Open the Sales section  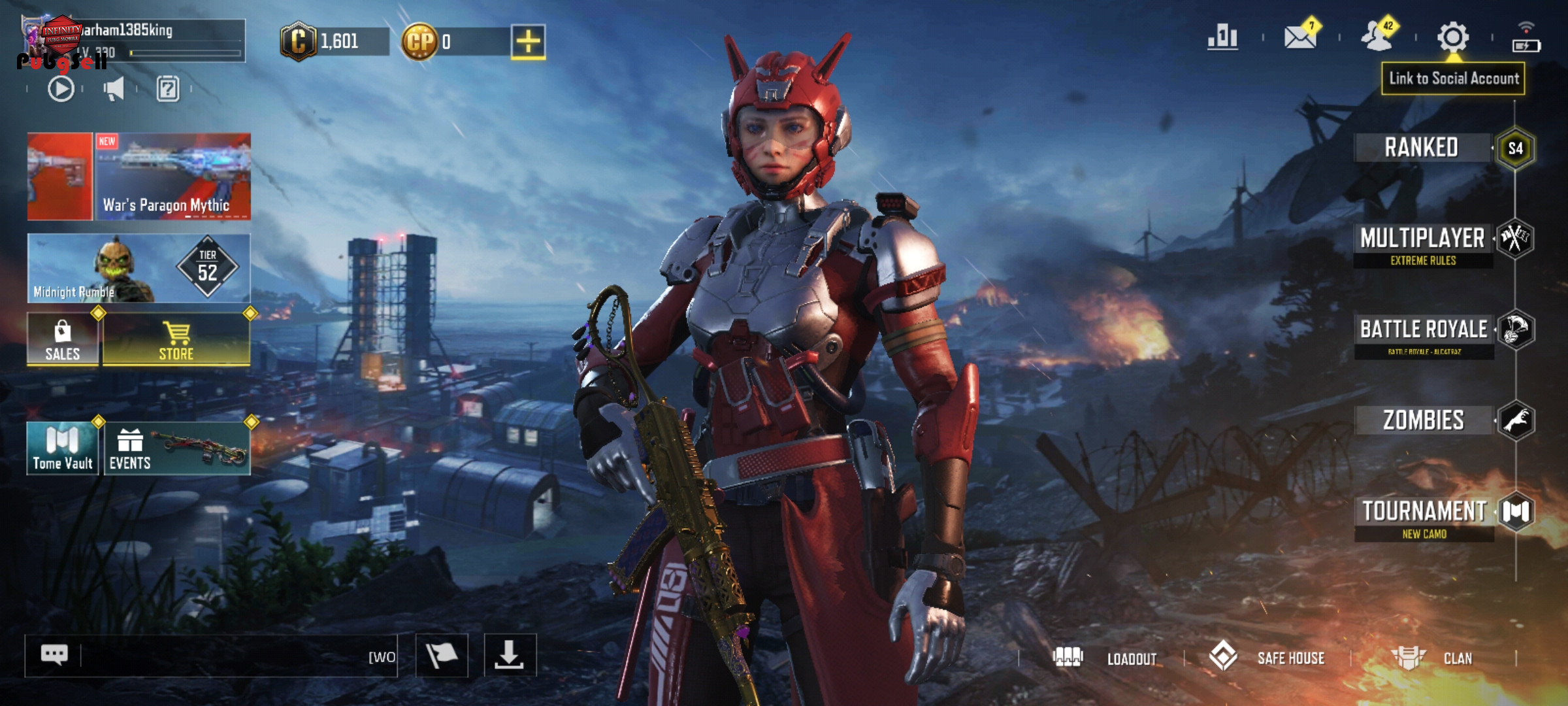(x=63, y=339)
